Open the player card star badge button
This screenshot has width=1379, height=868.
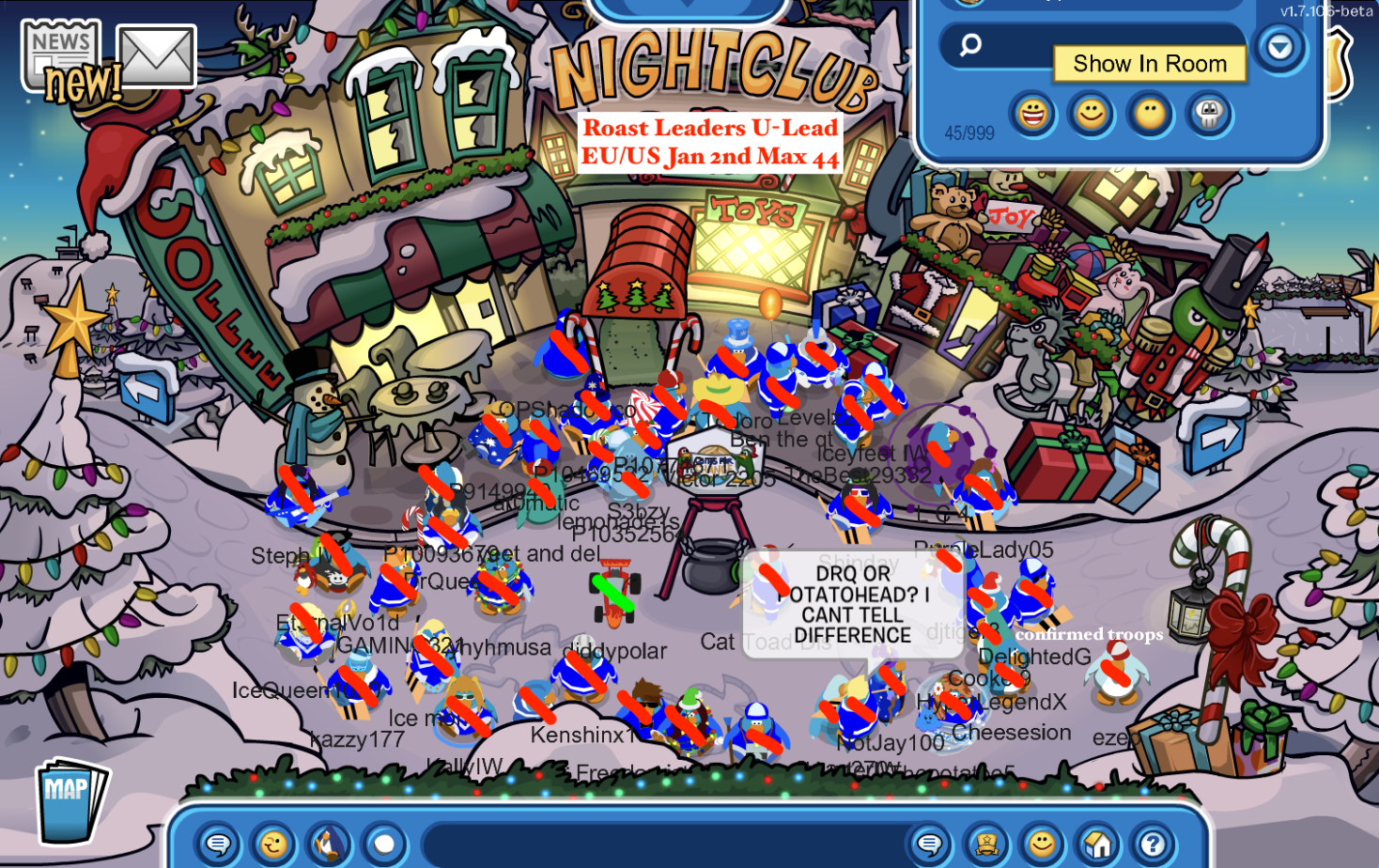[x=986, y=845]
